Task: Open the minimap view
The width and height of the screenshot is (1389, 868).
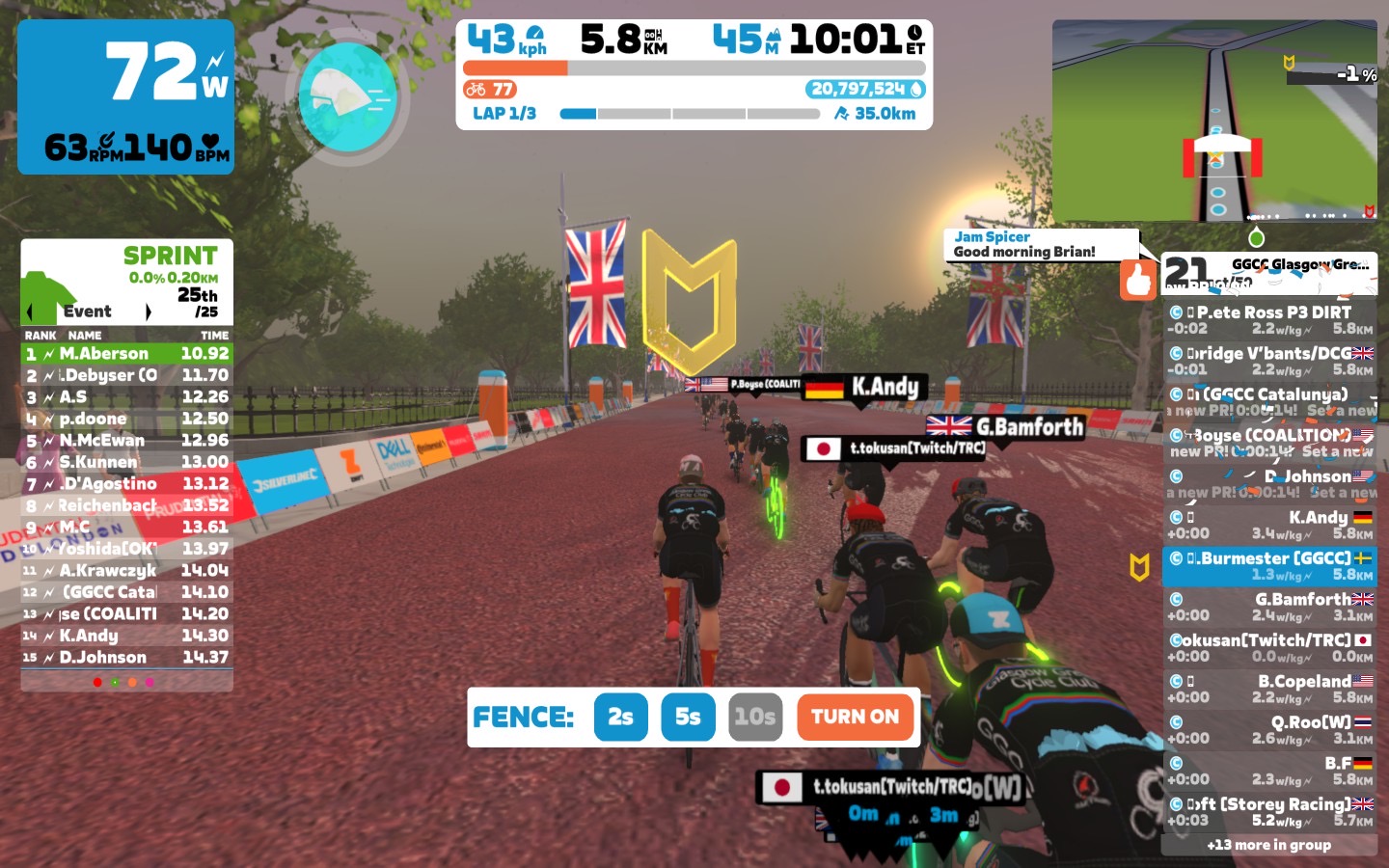Action: [x=1214, y=121]
